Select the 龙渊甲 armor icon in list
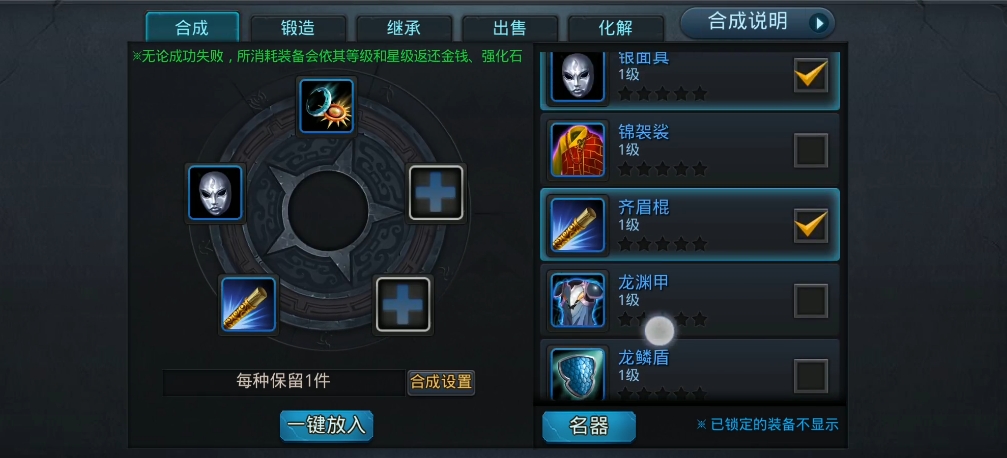The width and height of the screenshot is (1007, 458). (x=578, y=300)
